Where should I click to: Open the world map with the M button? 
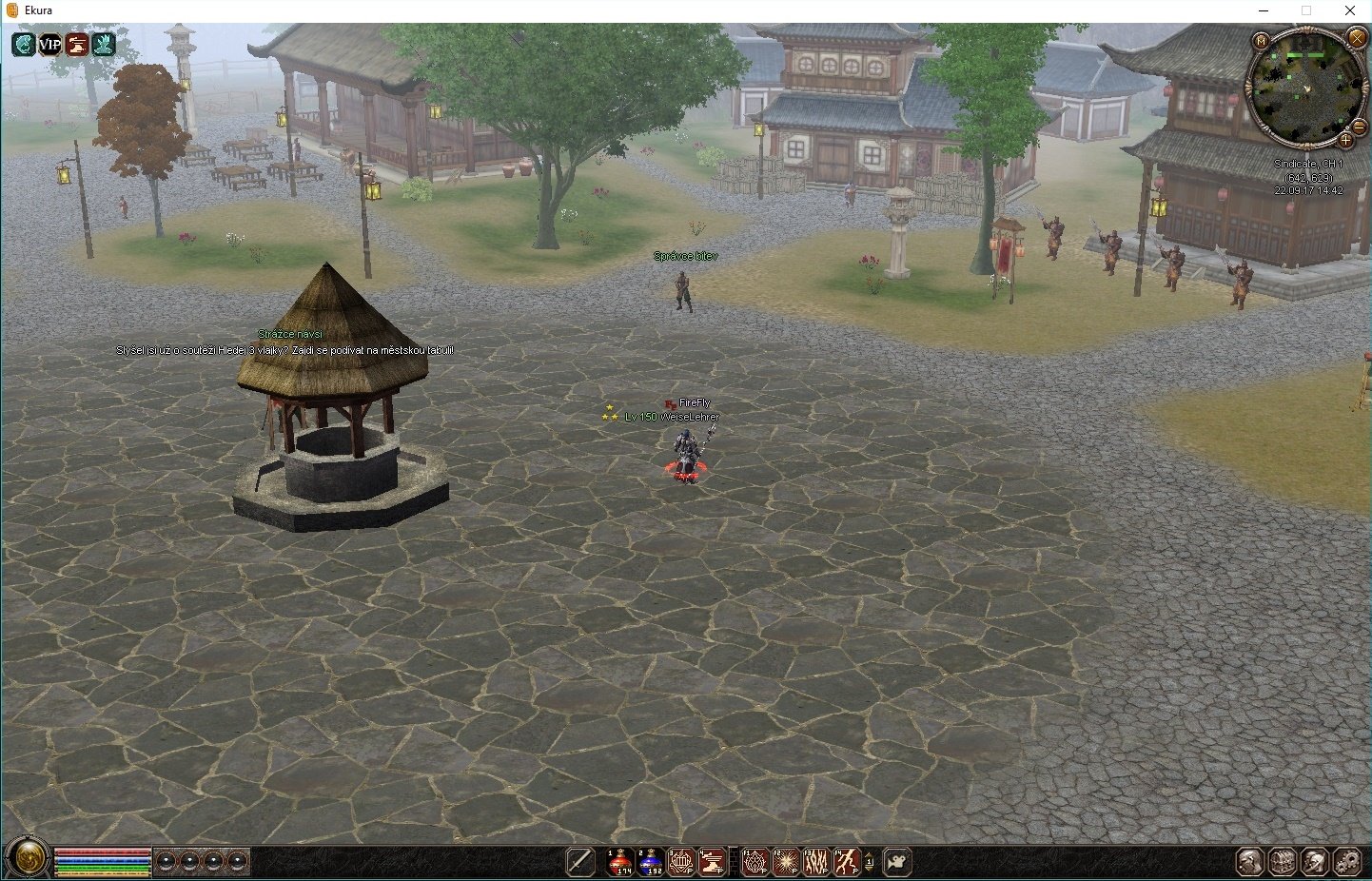[x=1261, y=41]
